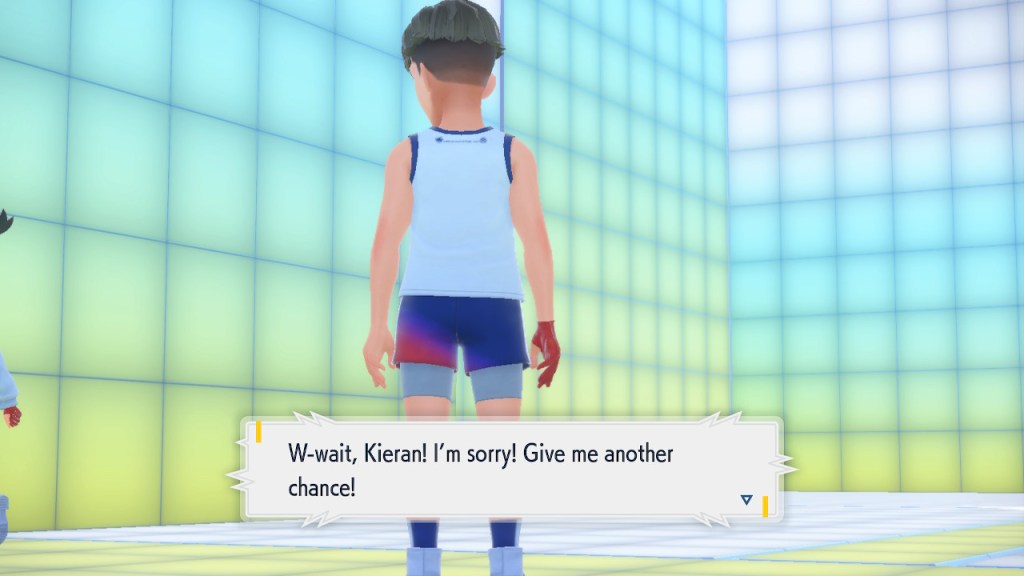The image size is (1024, 576).
Task: Click the "W-wait, Kieran!" dialogue box
Action: 510,470
